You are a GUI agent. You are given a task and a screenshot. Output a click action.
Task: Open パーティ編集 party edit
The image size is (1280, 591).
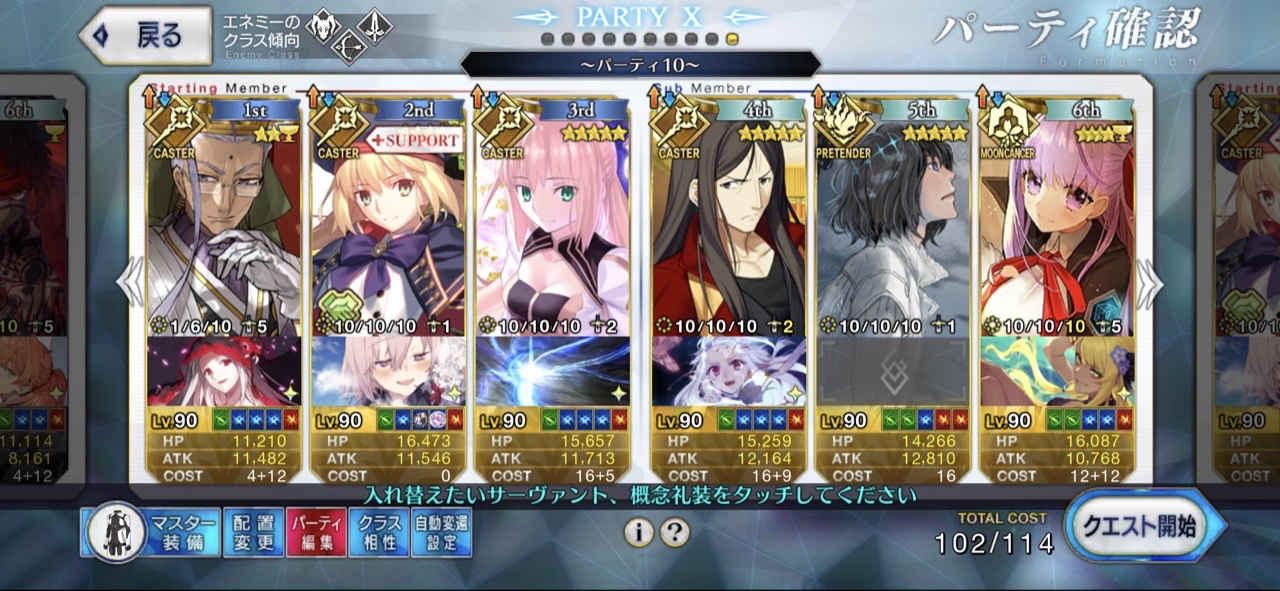click(315, 532)
